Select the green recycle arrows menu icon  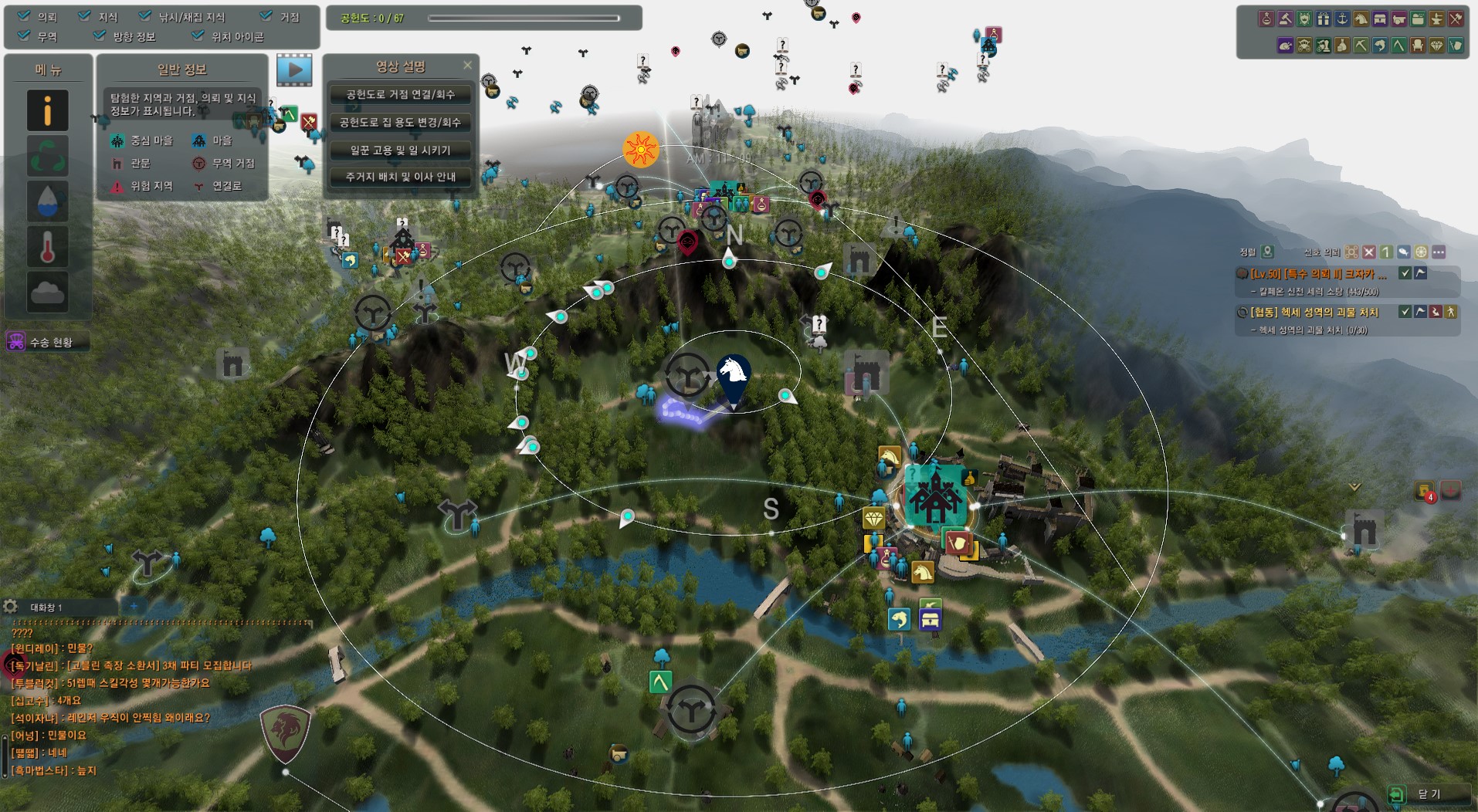click(x=48, y=156)
